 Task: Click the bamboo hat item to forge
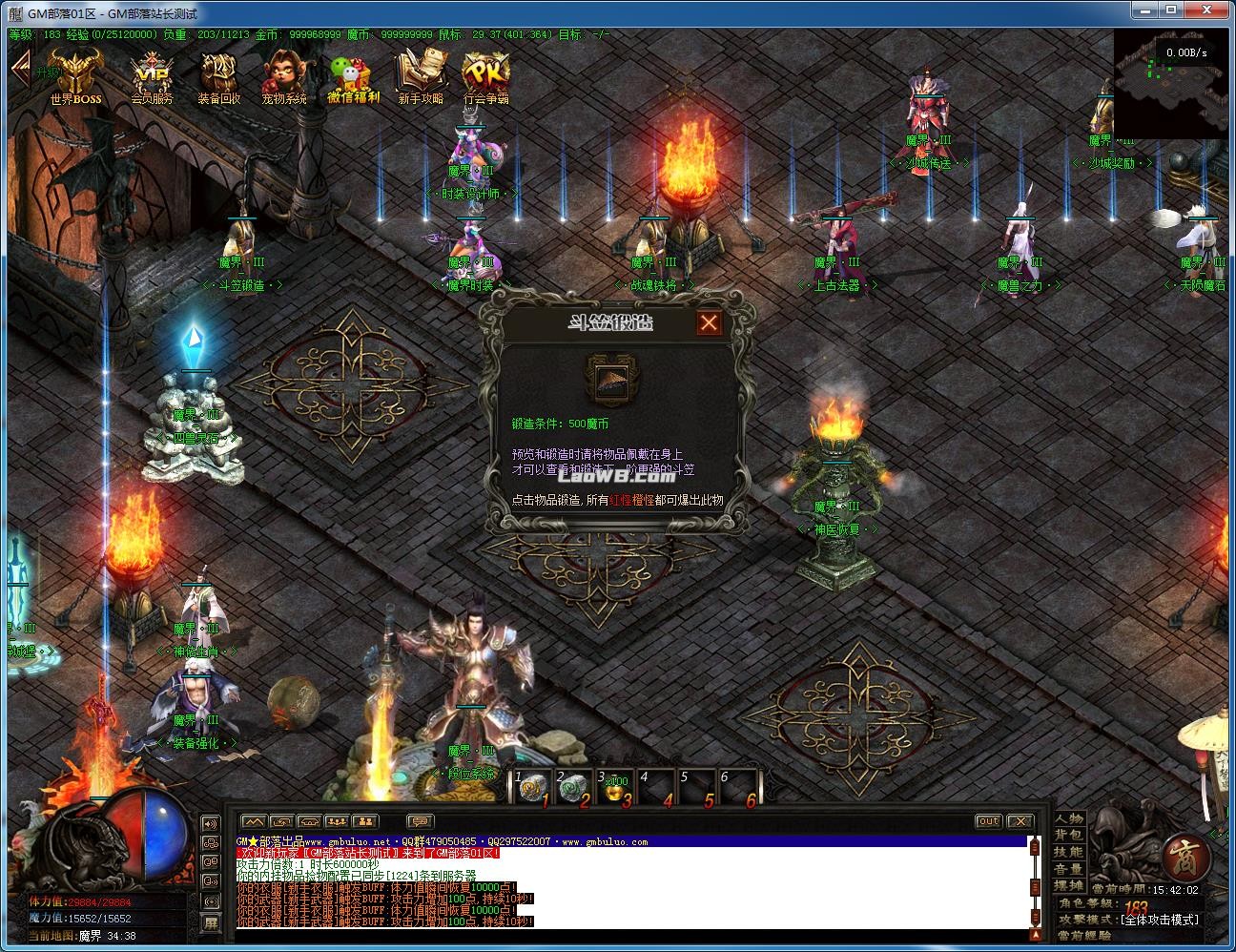pos(609,381)
